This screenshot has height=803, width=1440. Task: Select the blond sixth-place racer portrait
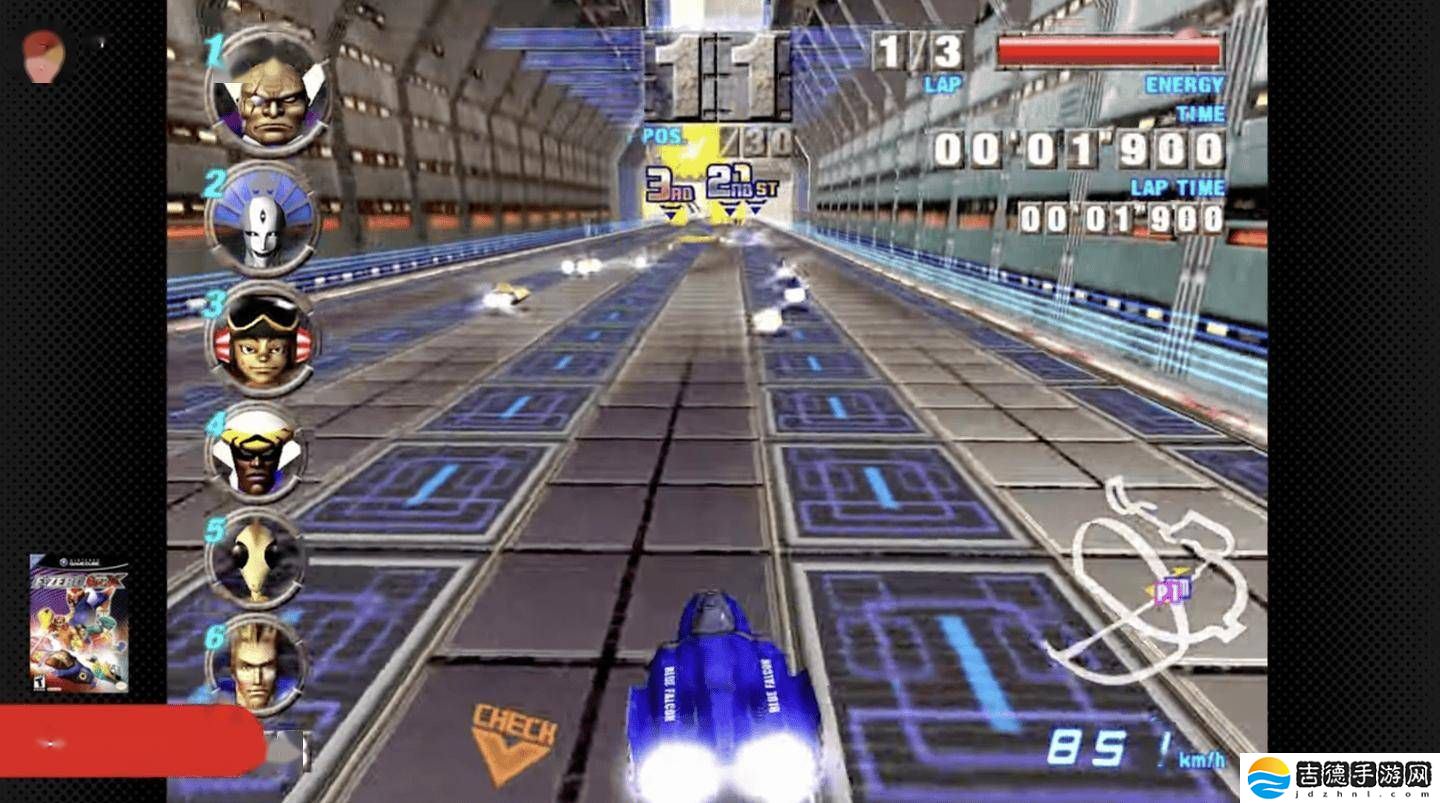click(256, 664)
